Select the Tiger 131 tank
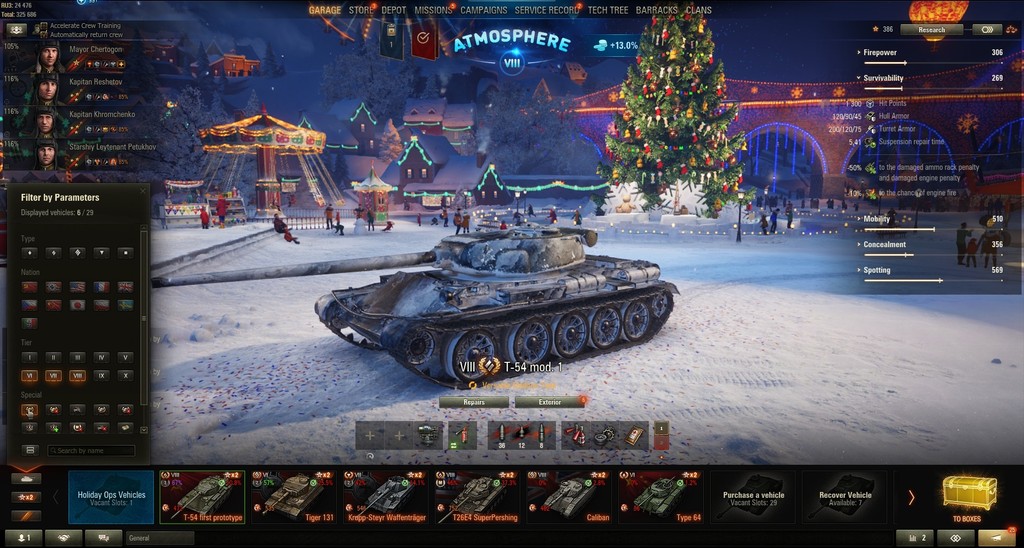This screenshot has width=1024, height=548. [x=291, y=497]
